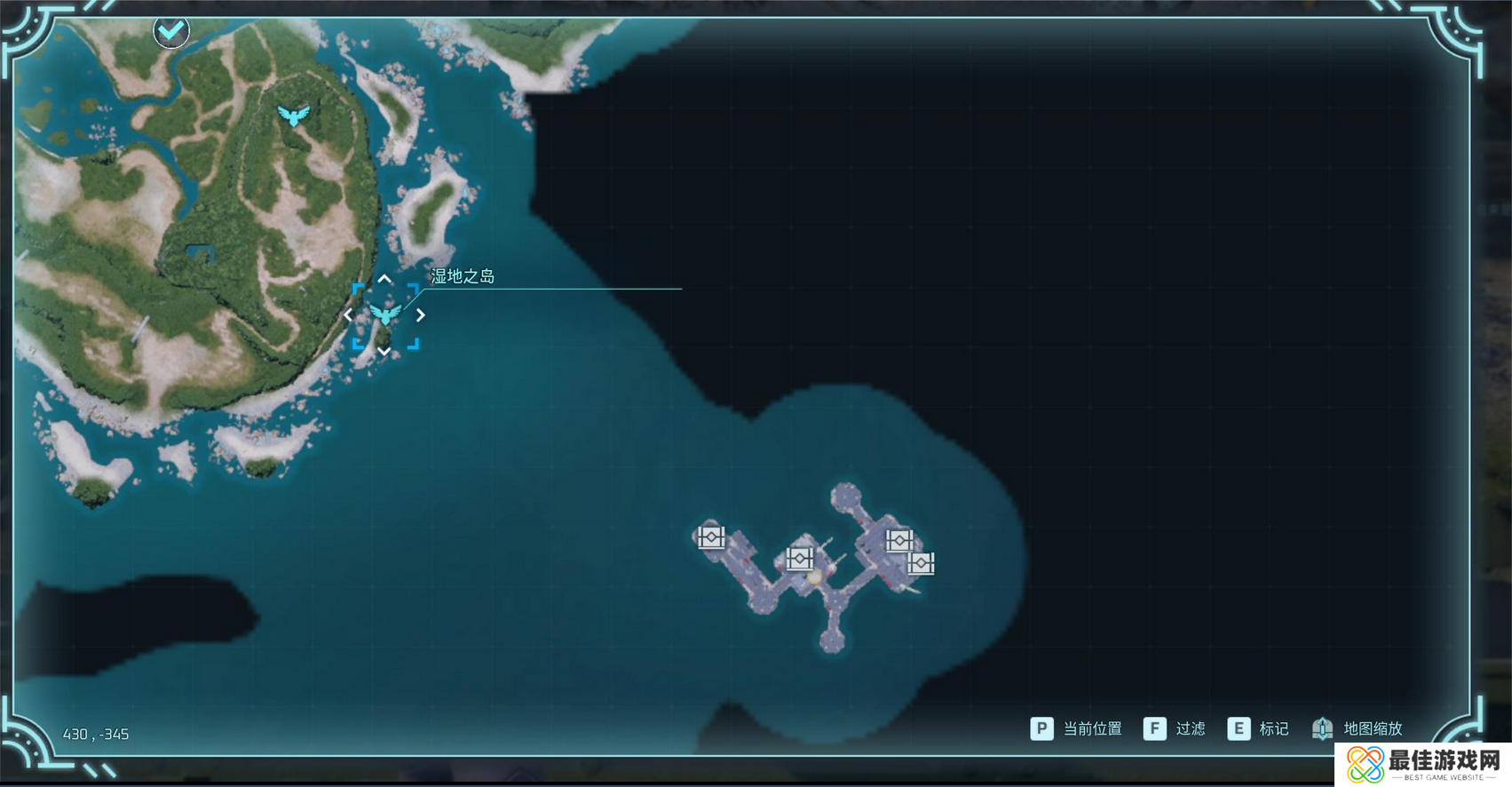This screenshot has height=787, width=1512.
Task: Select the circular checkmark map marker
Action: point(170,31)
